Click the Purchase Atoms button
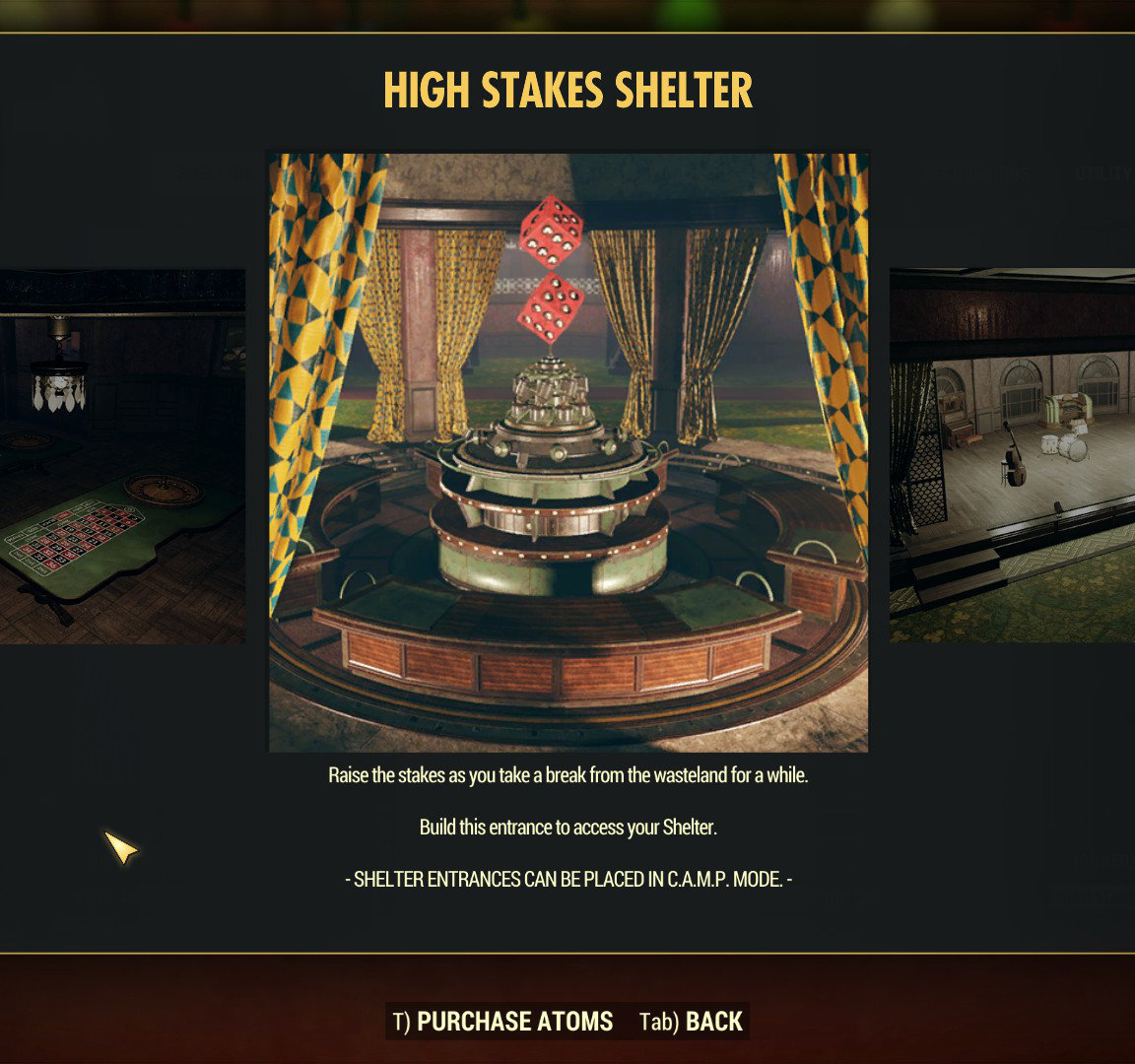Viewport: 1135px width, 1064px height. point(503,1022)
